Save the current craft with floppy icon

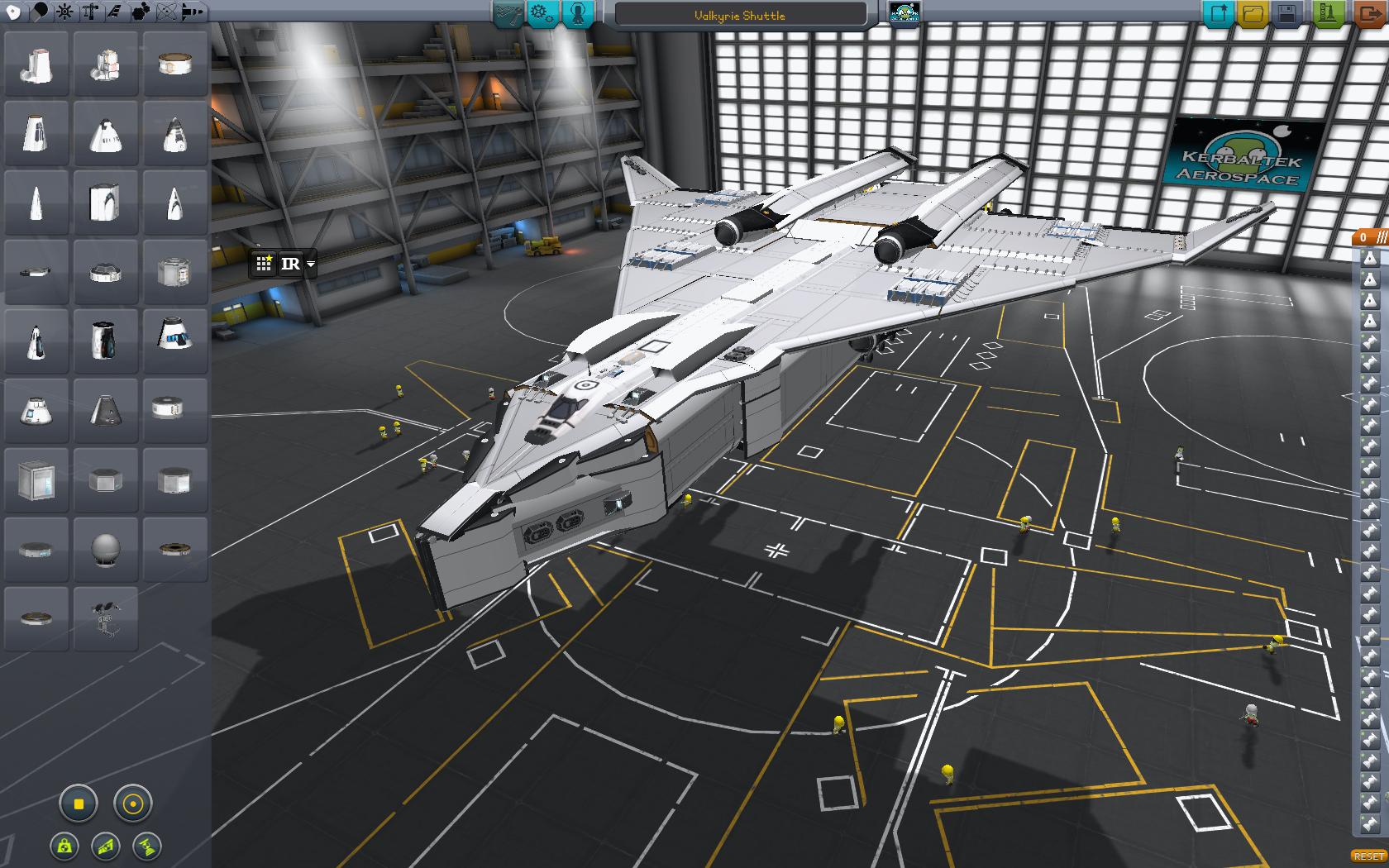[x=1287, y=14]
